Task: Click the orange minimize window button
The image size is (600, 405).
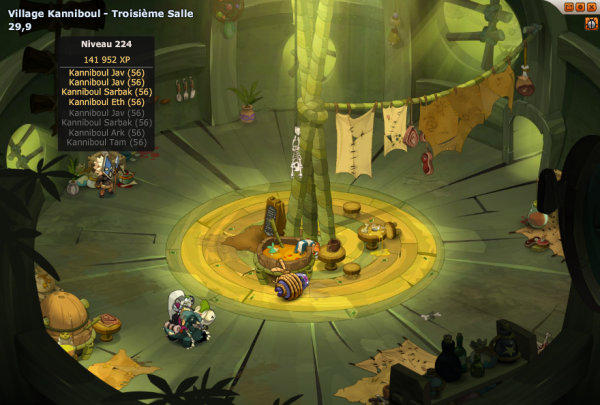Action: (x=569, y=7)
